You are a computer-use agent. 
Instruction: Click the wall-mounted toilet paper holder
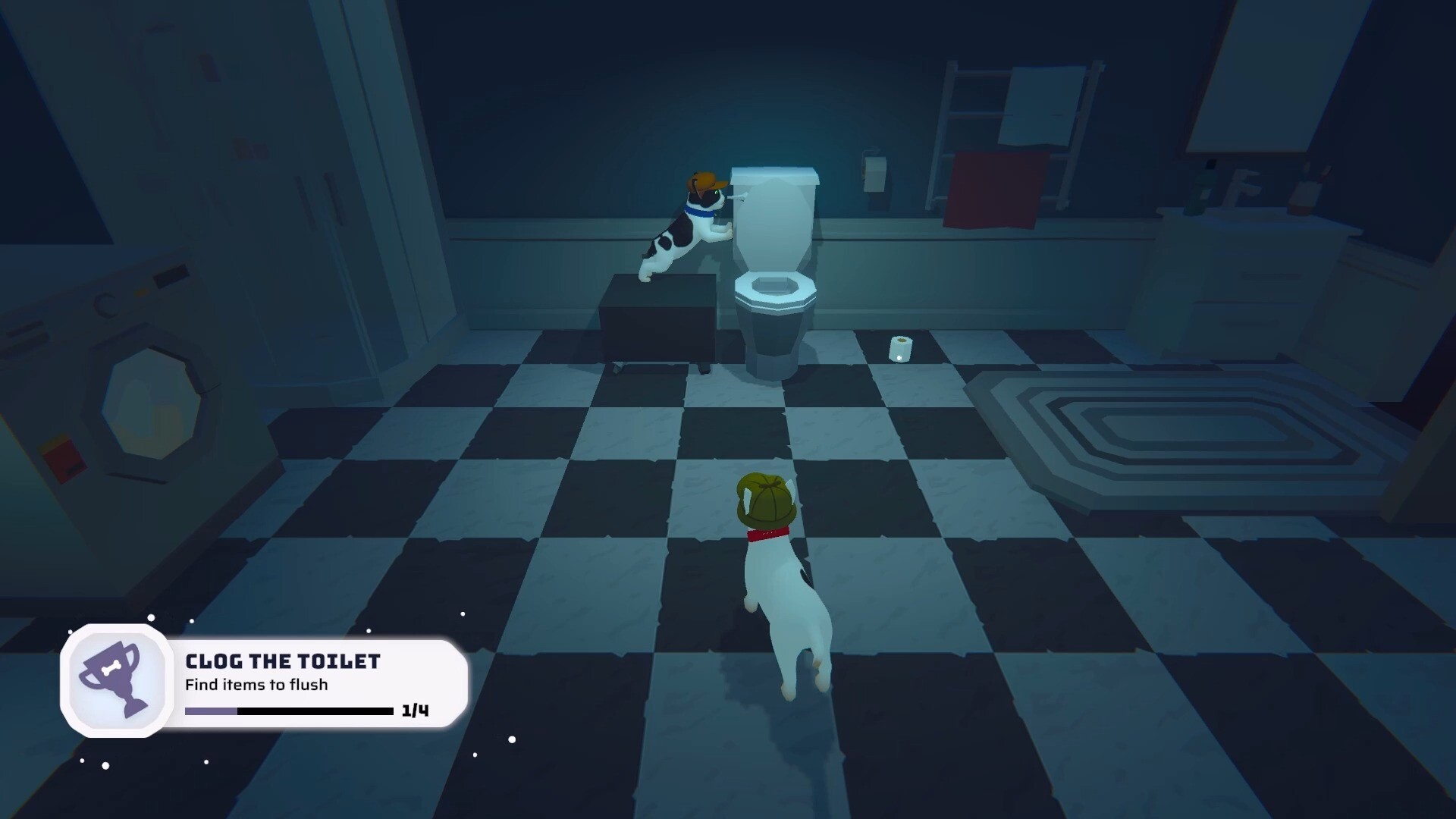pyautogui.click(x=876, y=172)
